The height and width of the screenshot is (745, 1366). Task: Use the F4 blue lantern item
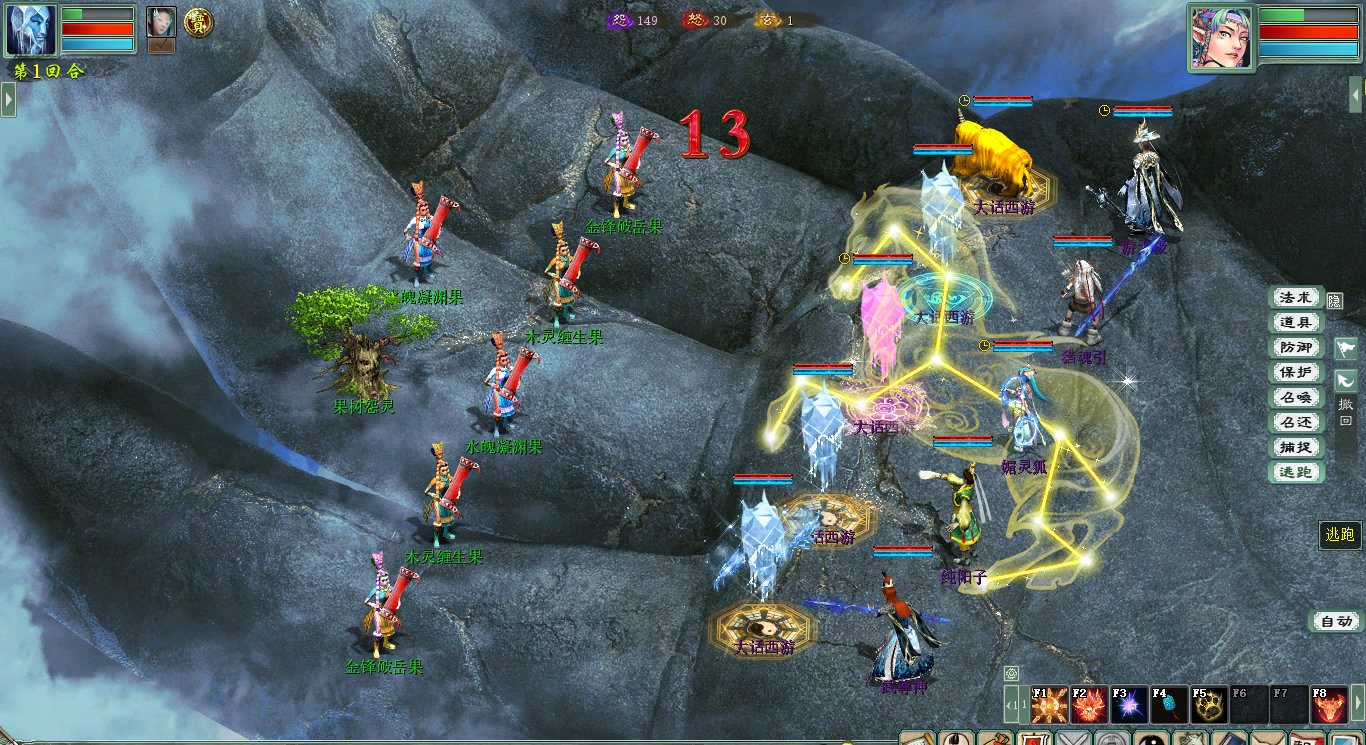click(x=1170, y=705)
